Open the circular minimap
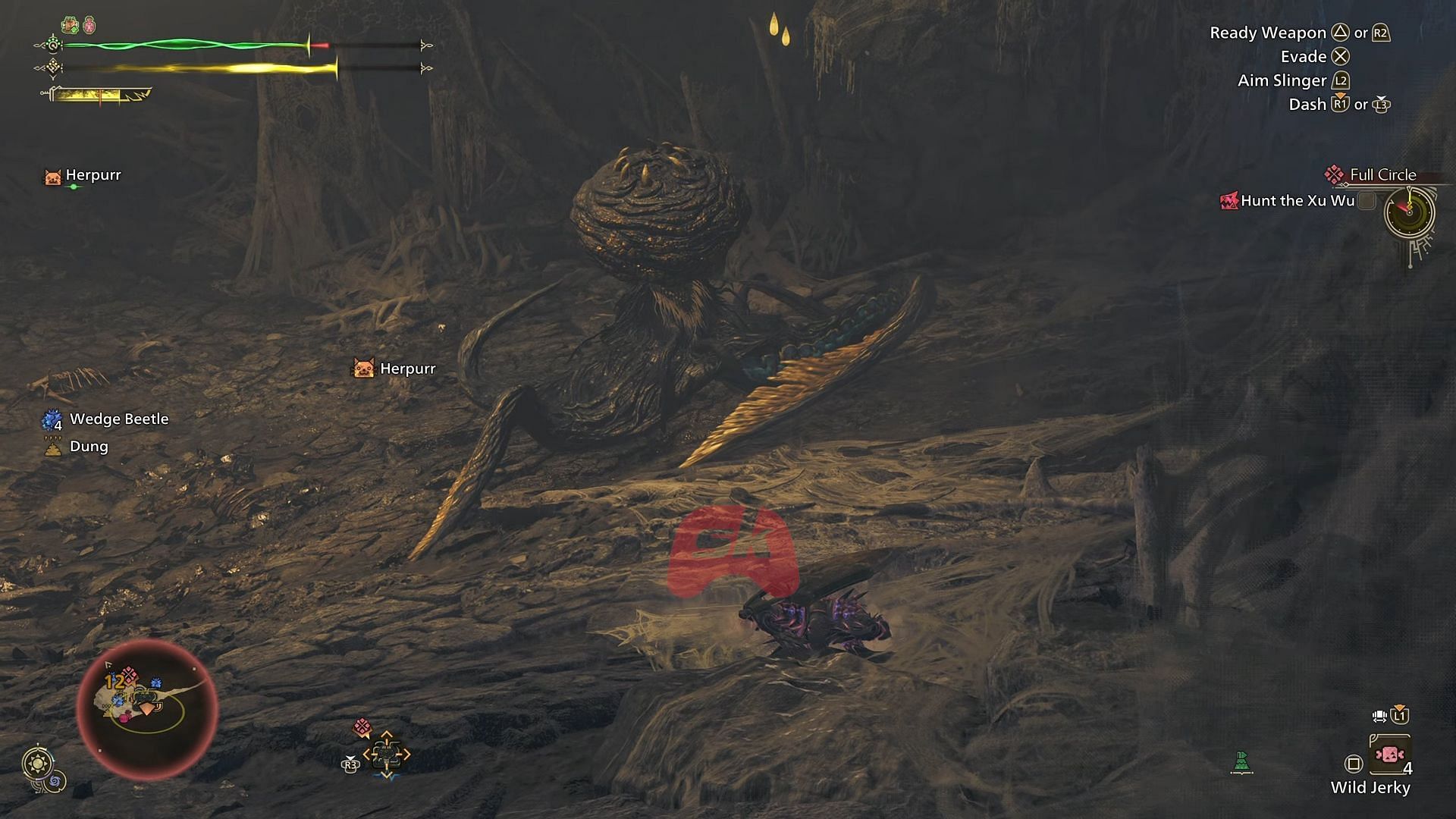Screen dimensions: 1456x819 pyautogui.click(x=147, y=709)
